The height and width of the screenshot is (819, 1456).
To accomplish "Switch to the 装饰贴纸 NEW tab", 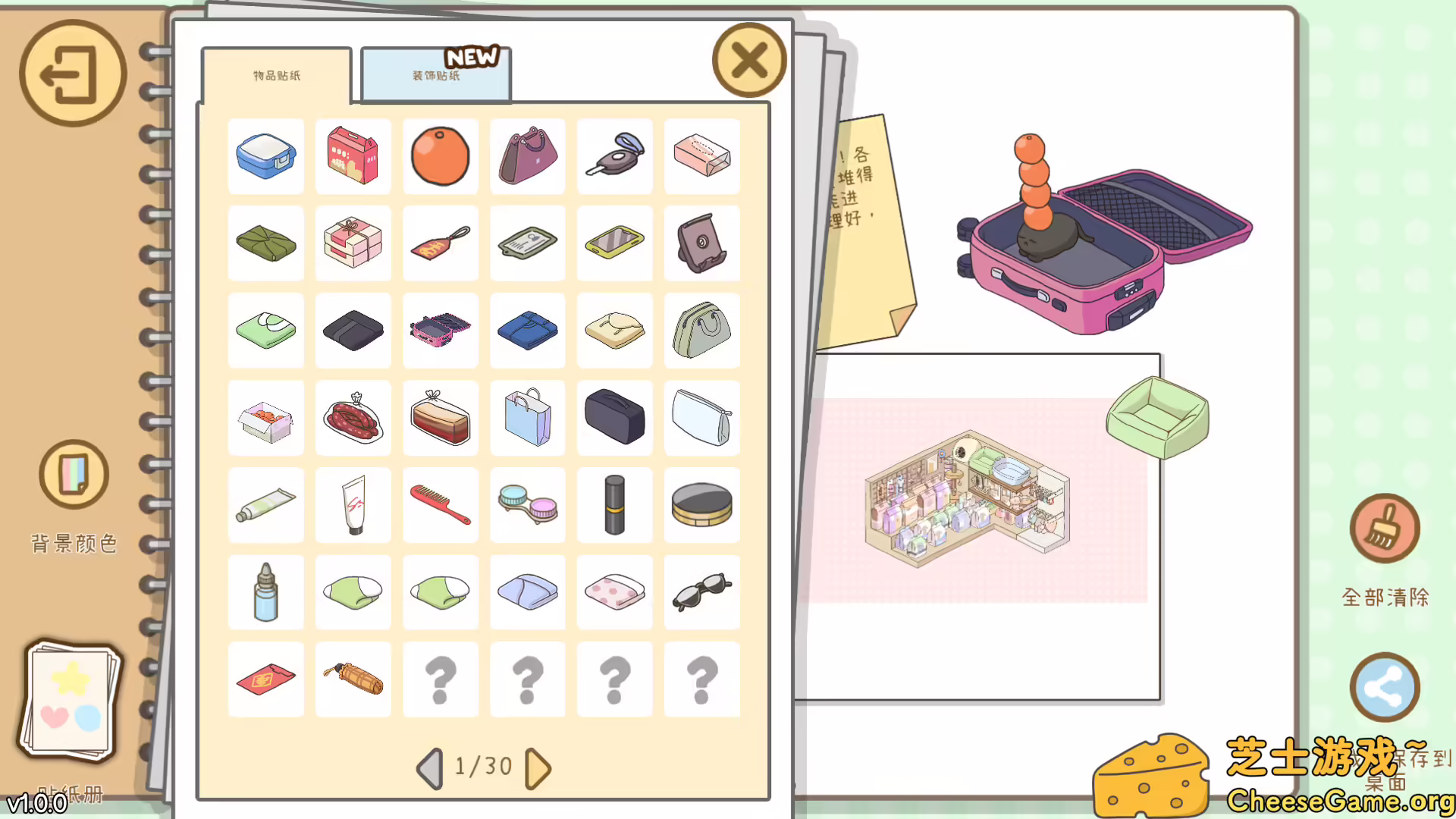I will coord(435,75).
